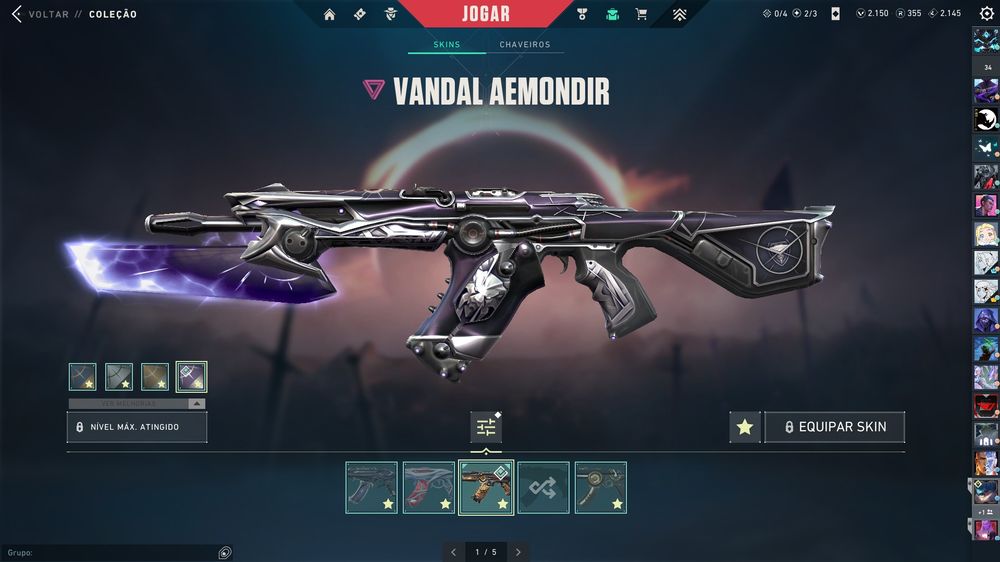The width and height of the screenshot is (1000, 562).
Task: Go to the next skin page arrow
Action: pyautogui.click(x=517, y=551)
